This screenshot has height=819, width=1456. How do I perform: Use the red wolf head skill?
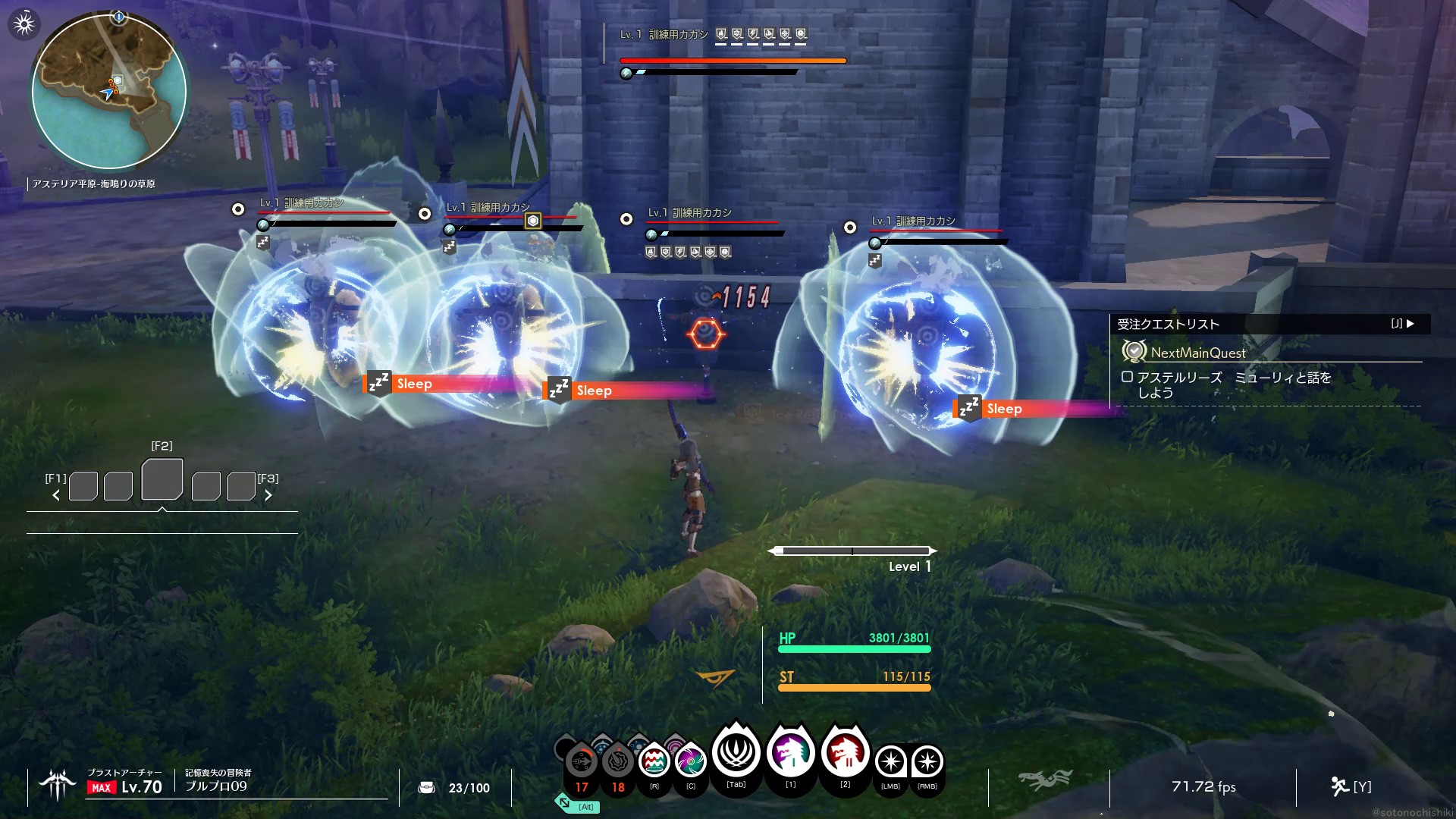845,754
